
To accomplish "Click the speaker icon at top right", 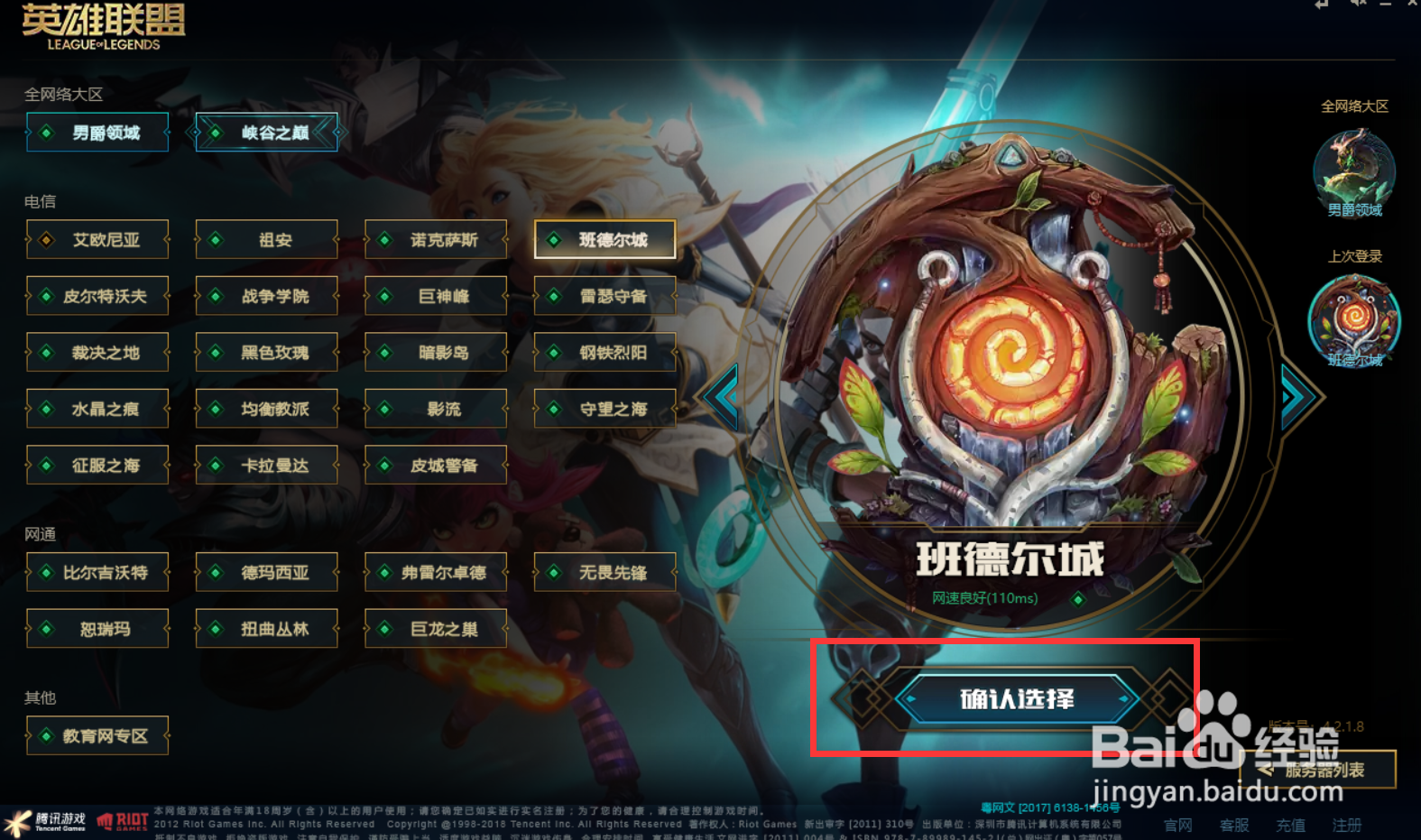I will (1358, 5).
